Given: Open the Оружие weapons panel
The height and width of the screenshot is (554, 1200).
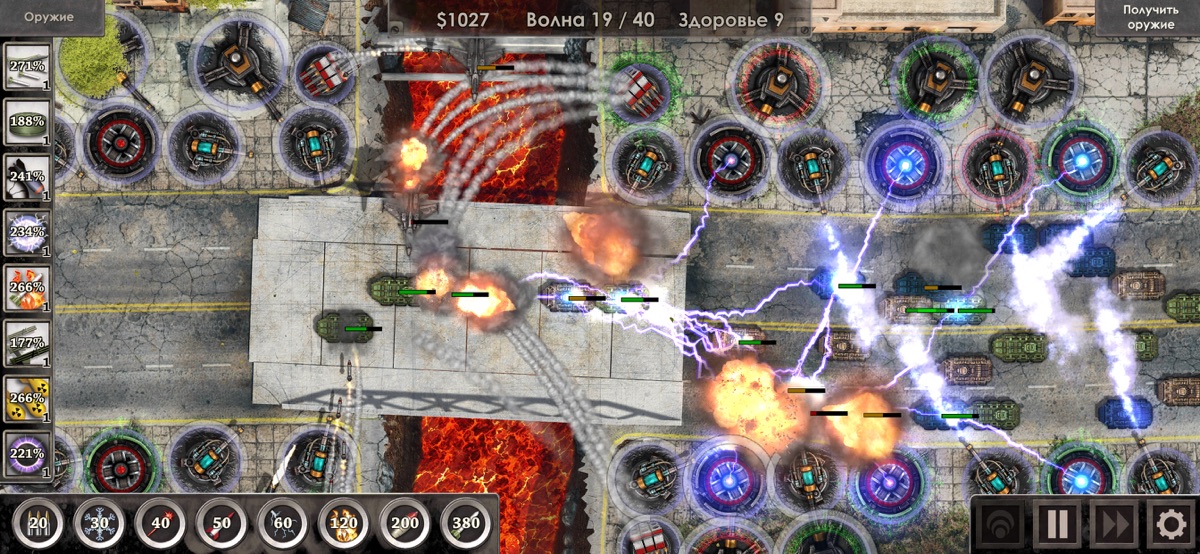Looking at the screenshot, I should [x=51, y=17].
